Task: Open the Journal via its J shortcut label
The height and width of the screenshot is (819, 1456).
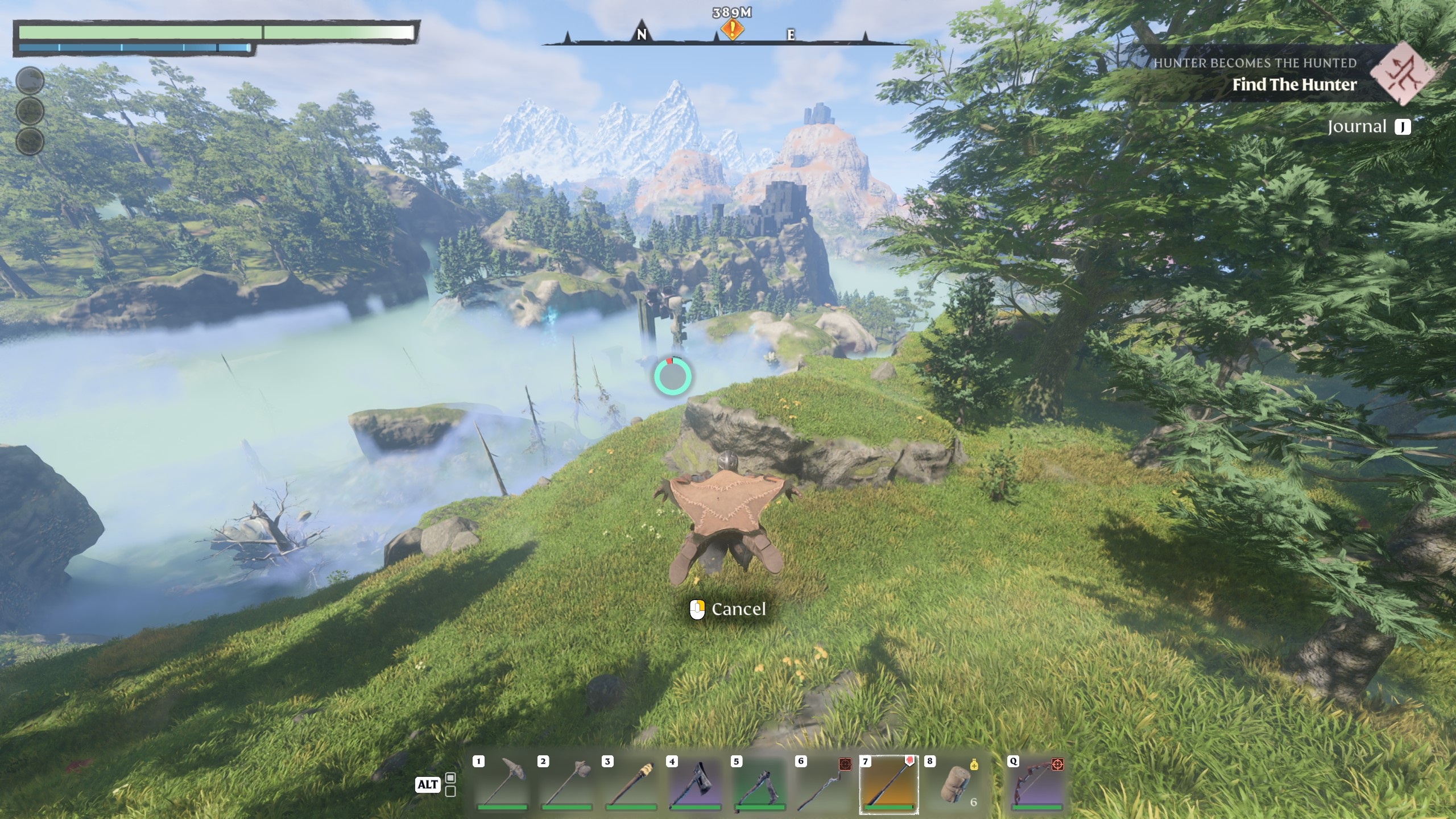Action: pos(1403,126)
